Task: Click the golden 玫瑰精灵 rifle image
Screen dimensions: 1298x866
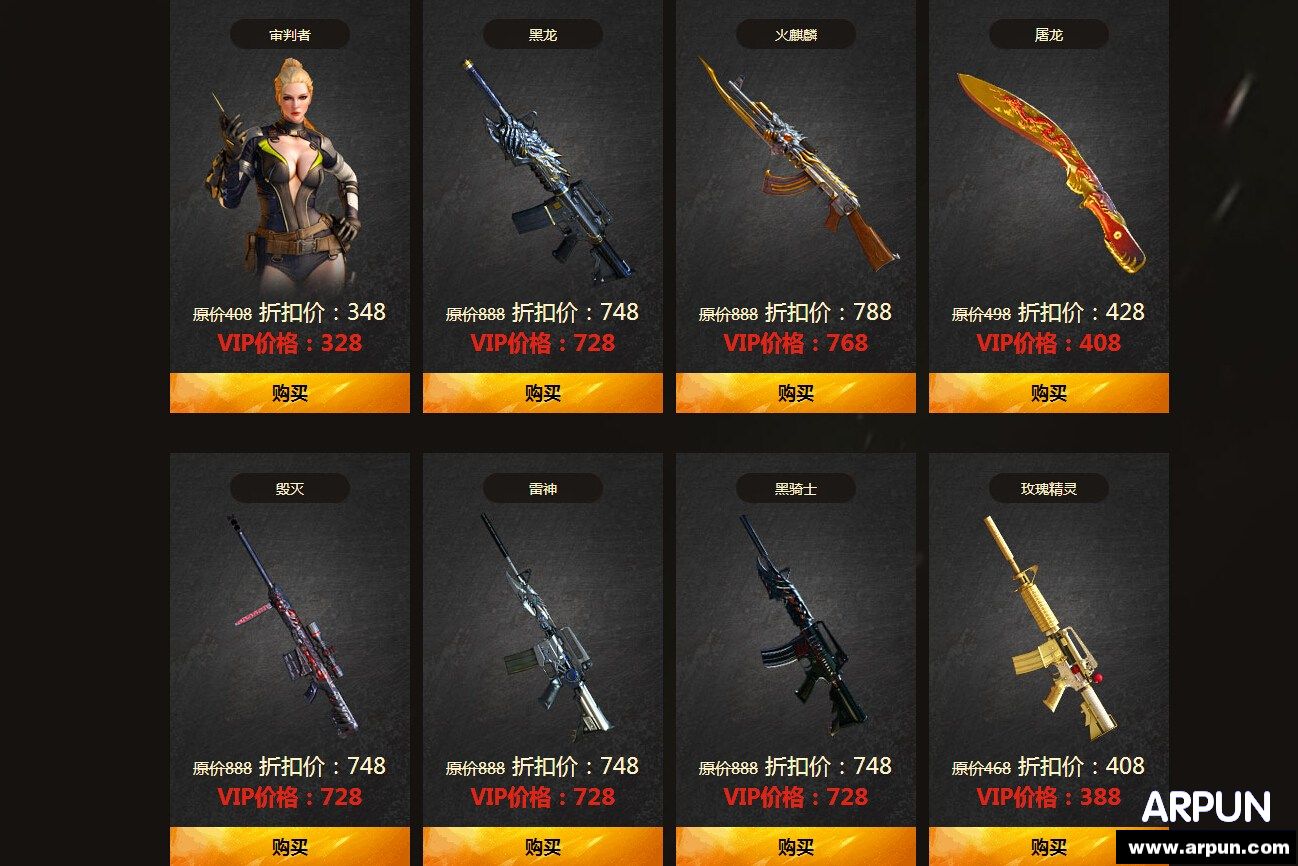Action: click(1049, 625)
